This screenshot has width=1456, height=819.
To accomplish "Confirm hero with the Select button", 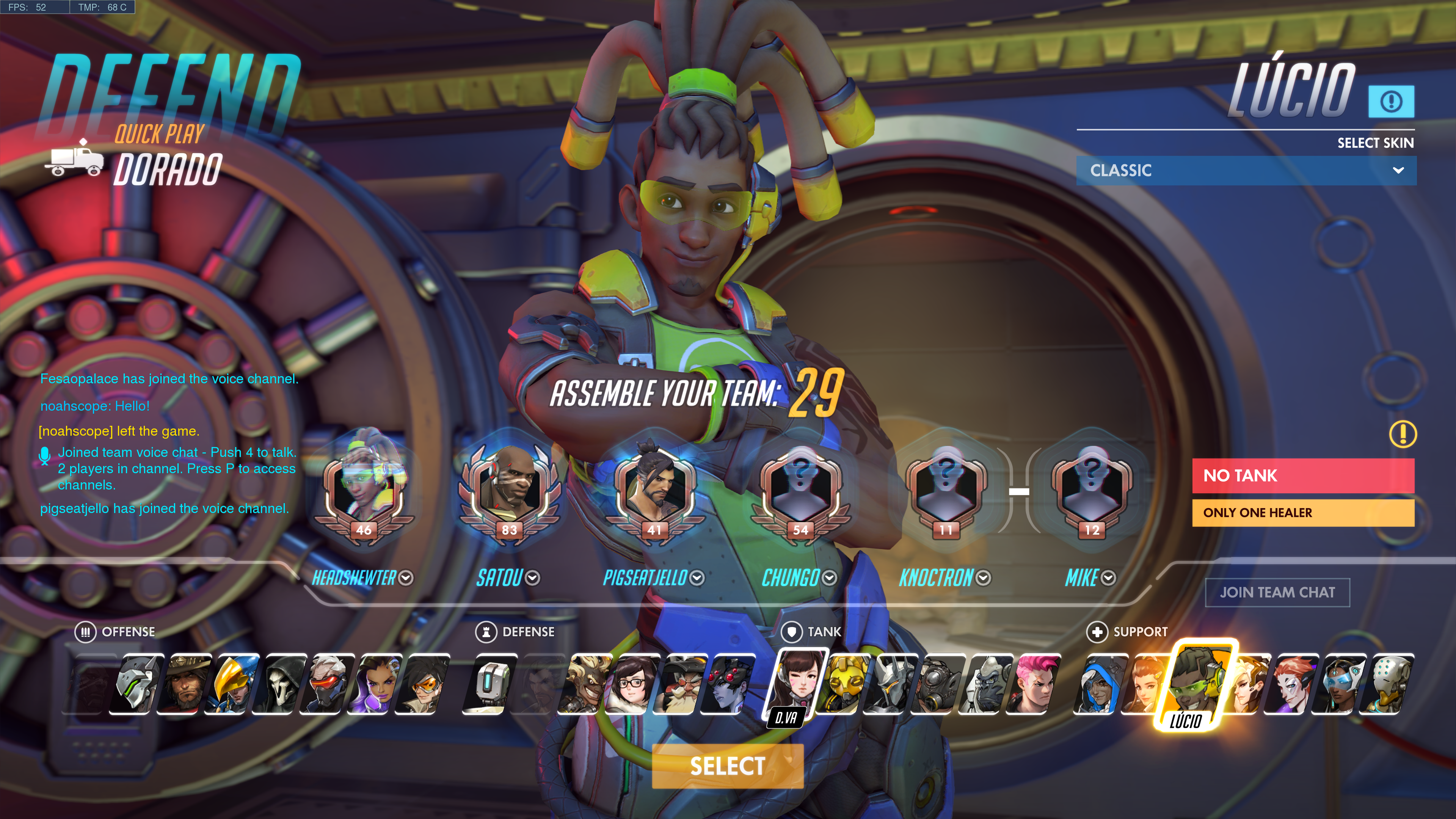I will coord(728,766).
